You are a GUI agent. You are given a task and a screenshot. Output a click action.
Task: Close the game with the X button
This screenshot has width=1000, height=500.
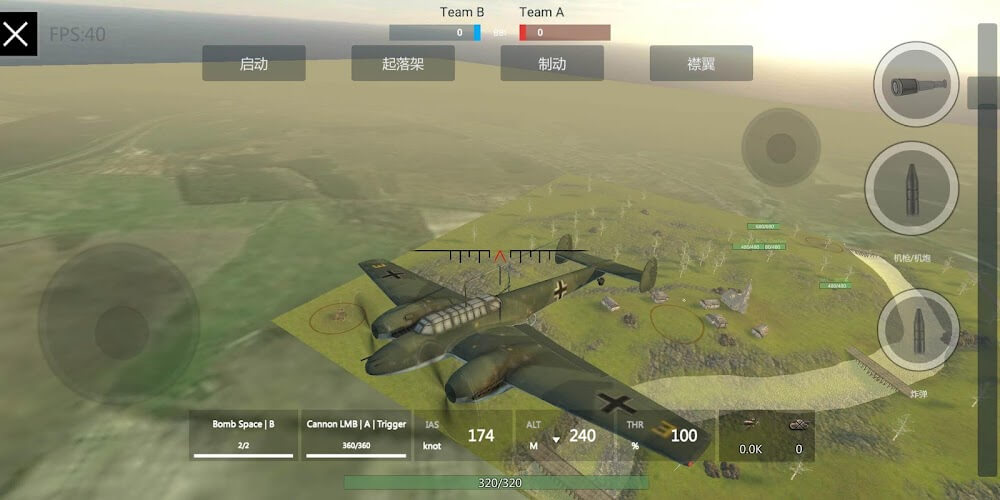click(17, 35)
